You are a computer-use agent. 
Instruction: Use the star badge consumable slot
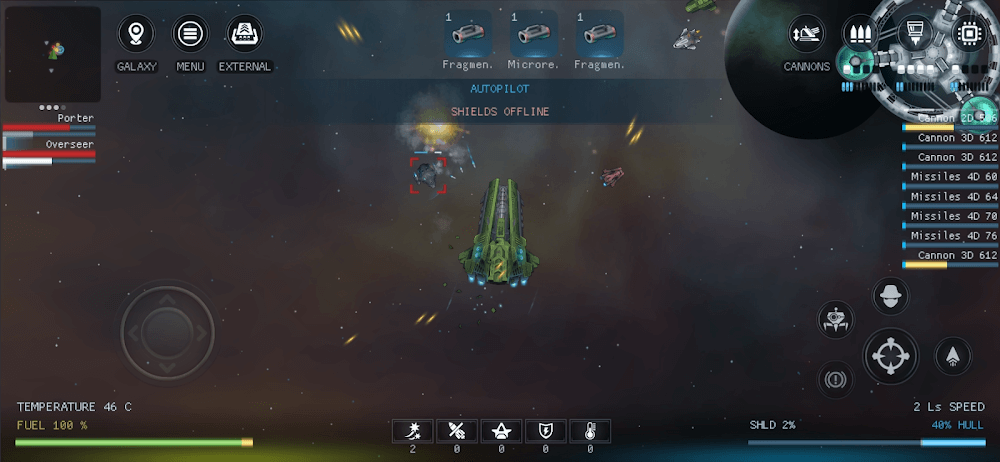click(501, 431)
